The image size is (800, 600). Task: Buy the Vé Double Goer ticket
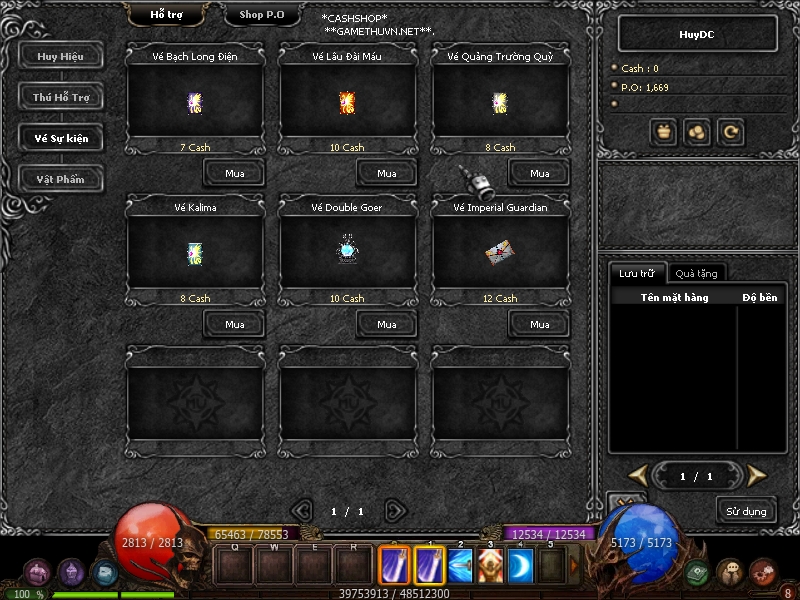386,324
